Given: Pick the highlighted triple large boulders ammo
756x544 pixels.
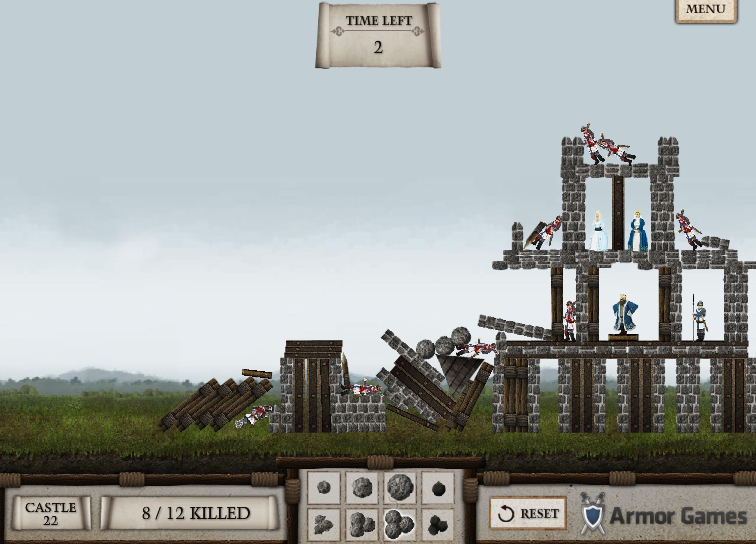Looking at the screenshot, I should tap(399, 523).
